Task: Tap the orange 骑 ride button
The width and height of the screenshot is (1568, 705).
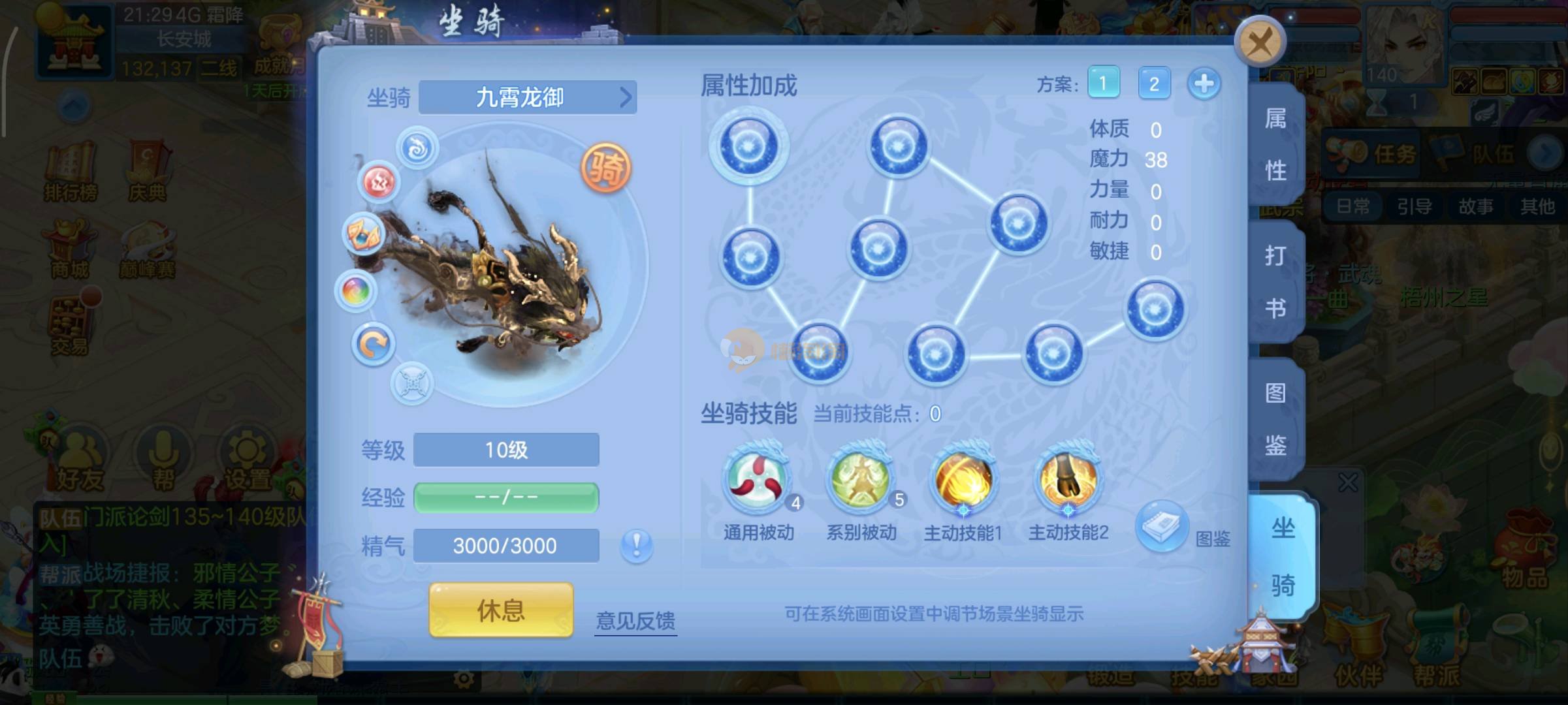Action: point(606,168)
